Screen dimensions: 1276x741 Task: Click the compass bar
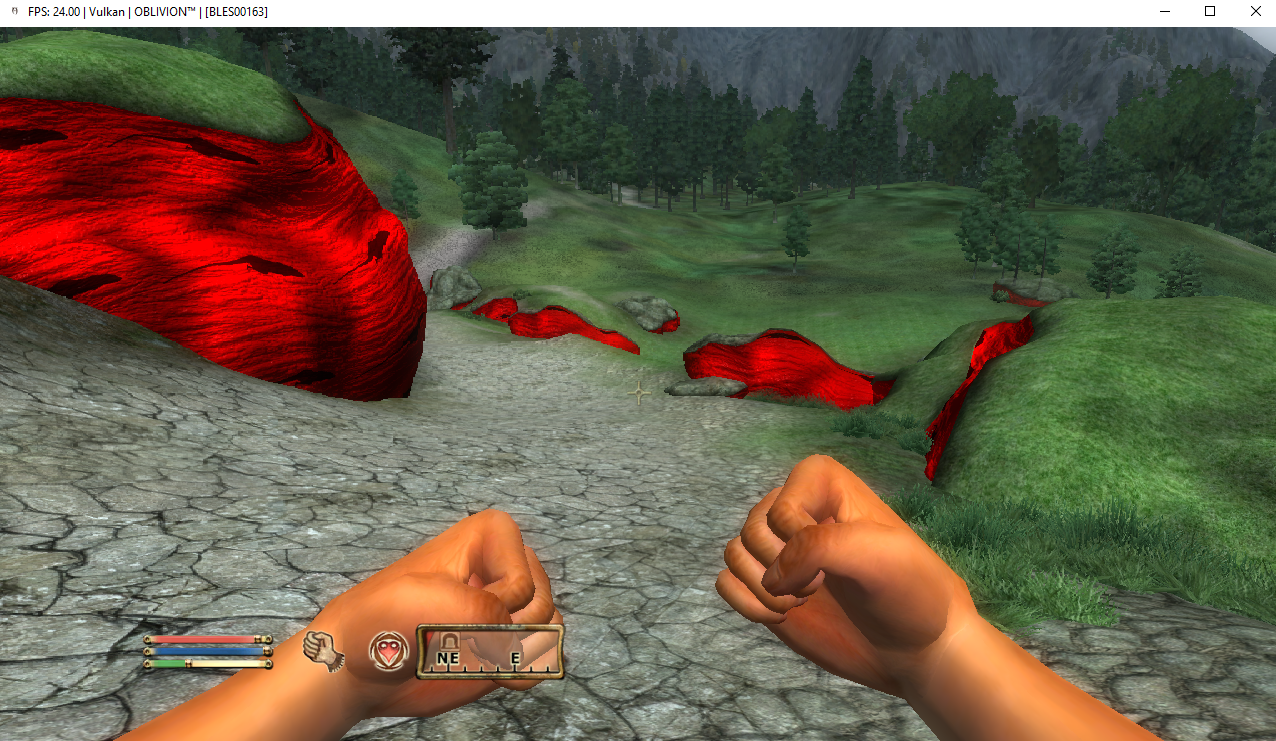point(490,653)
